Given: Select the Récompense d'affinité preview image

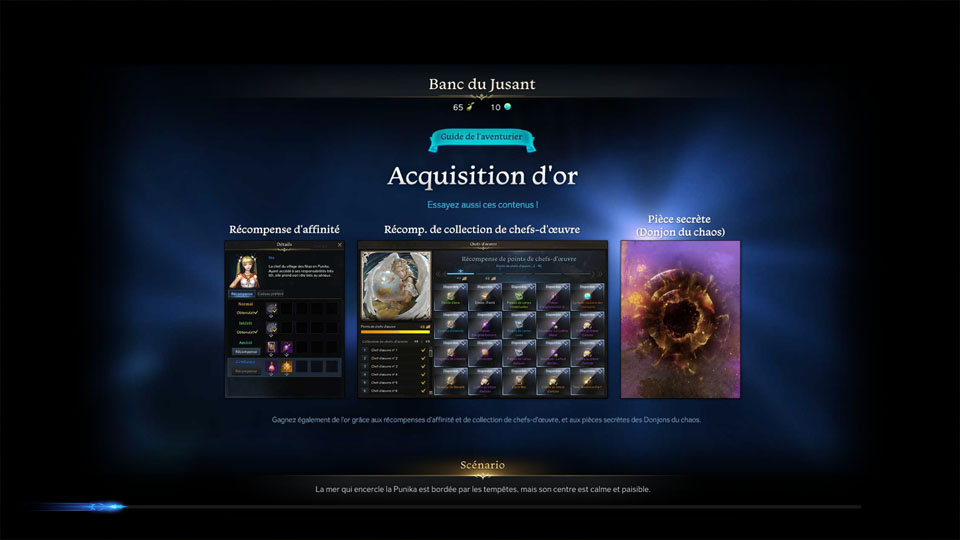Looking at the screenshot, I should 285,319.
